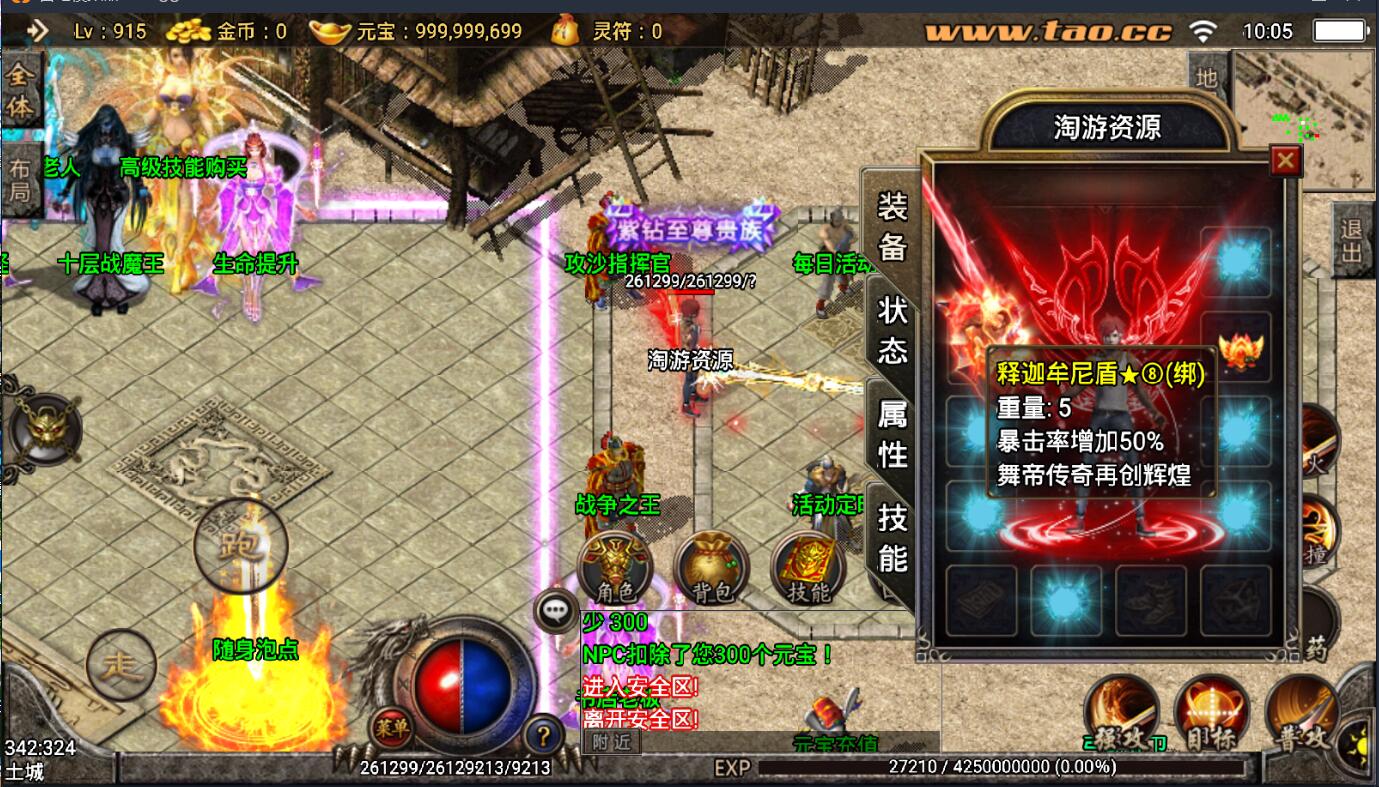Select the 装备 equipment tab
The height and width of the screenshot is (787, 1379).
click(x=892, y=227)
